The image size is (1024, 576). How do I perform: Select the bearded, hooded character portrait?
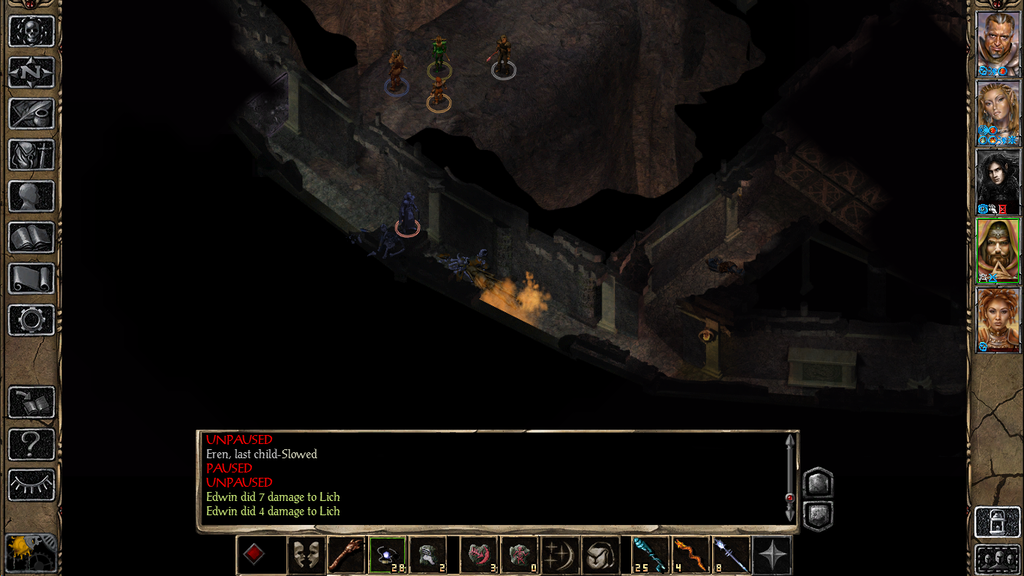coord(997,250)
